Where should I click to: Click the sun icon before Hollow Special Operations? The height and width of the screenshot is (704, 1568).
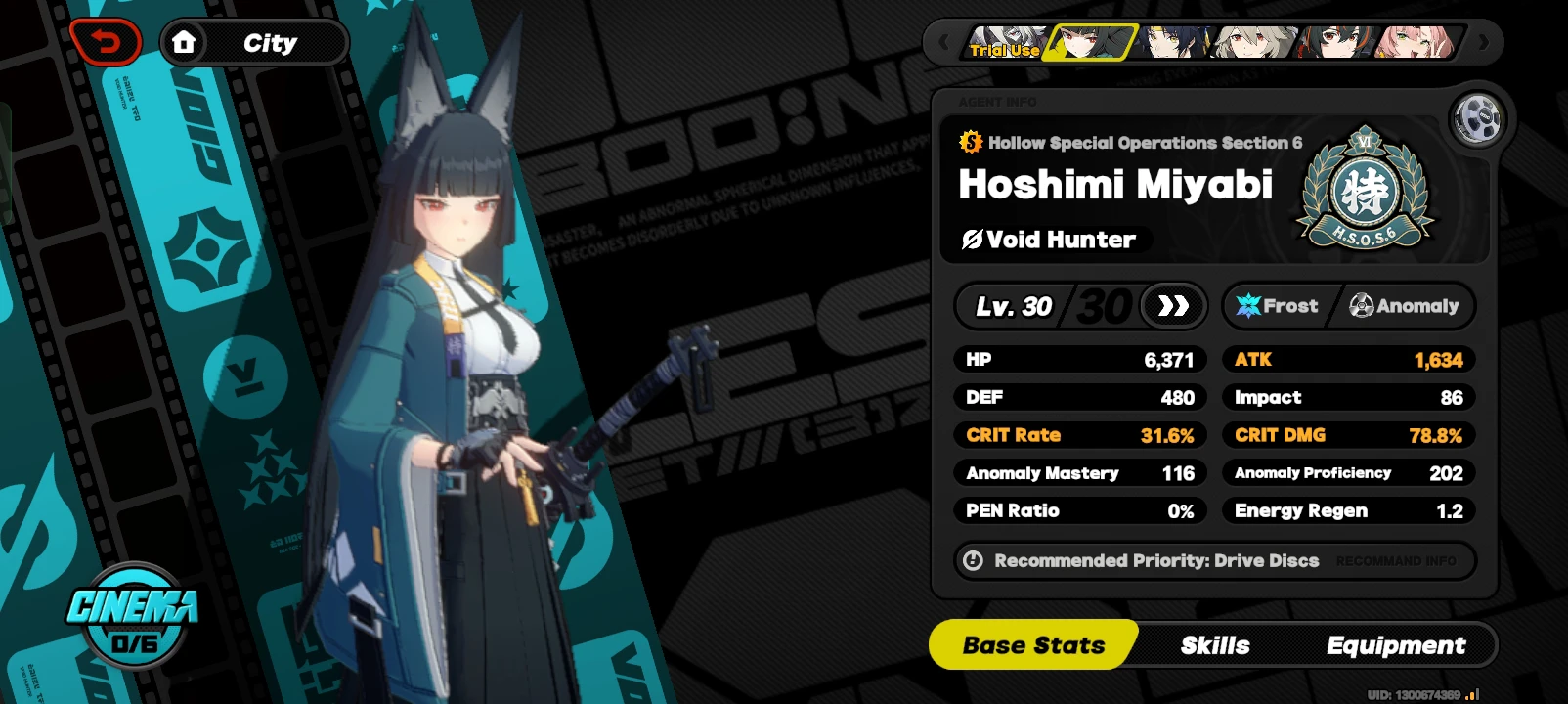coord(969,142)
